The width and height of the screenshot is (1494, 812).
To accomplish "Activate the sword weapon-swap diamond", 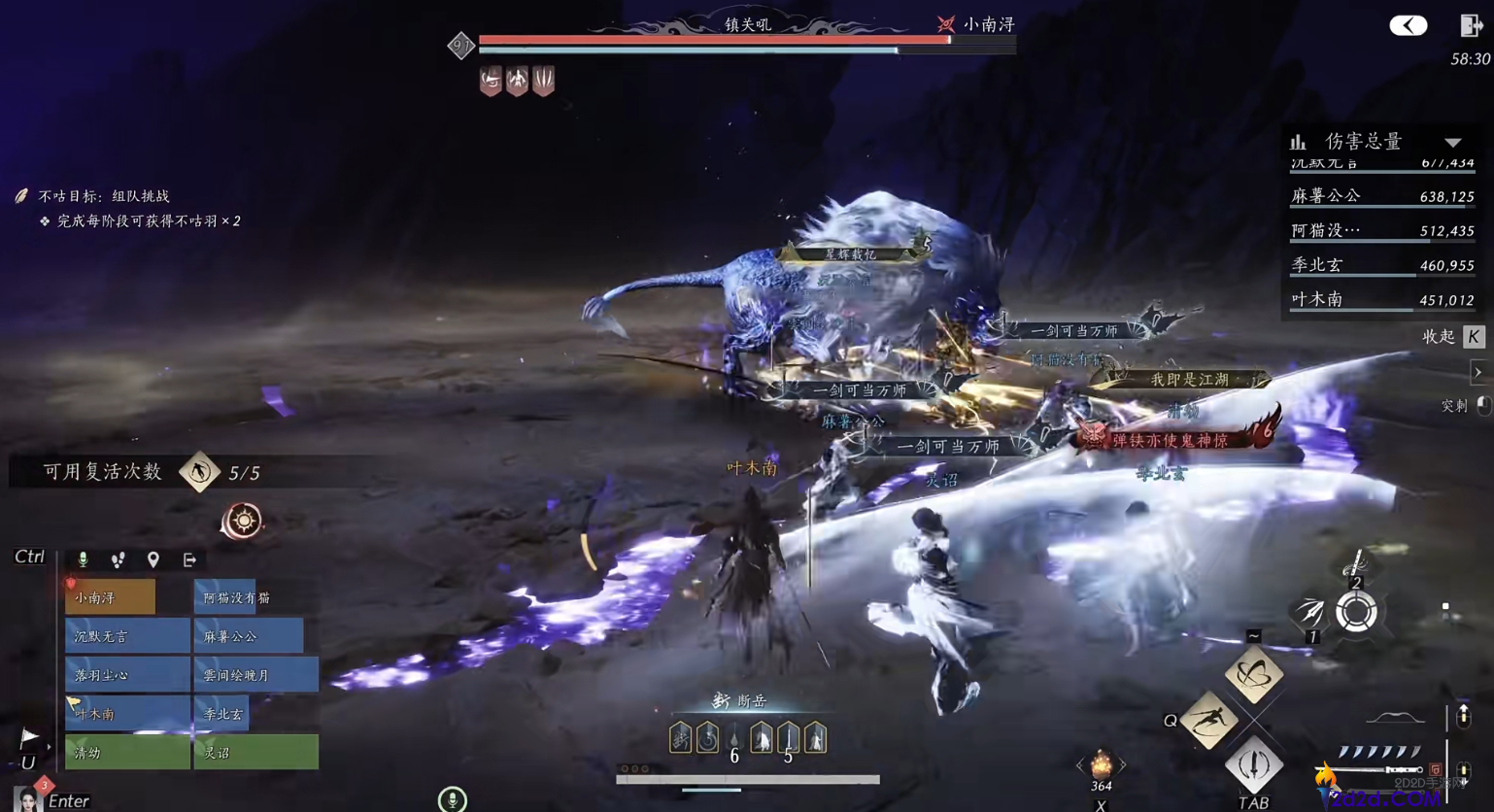I will coord(1254,764).
